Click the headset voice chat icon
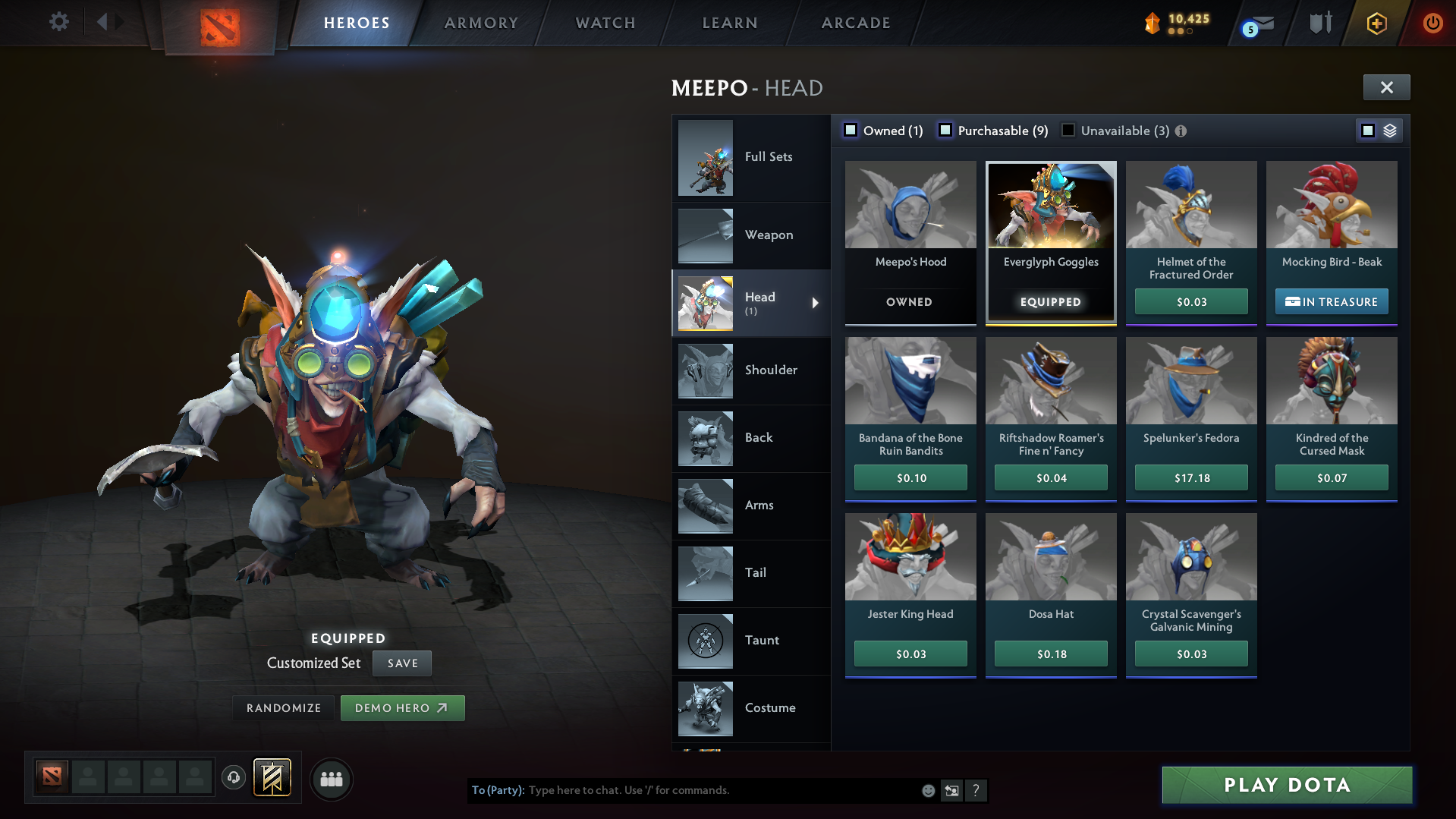The image size is (1456, 819). click(234, 779)
